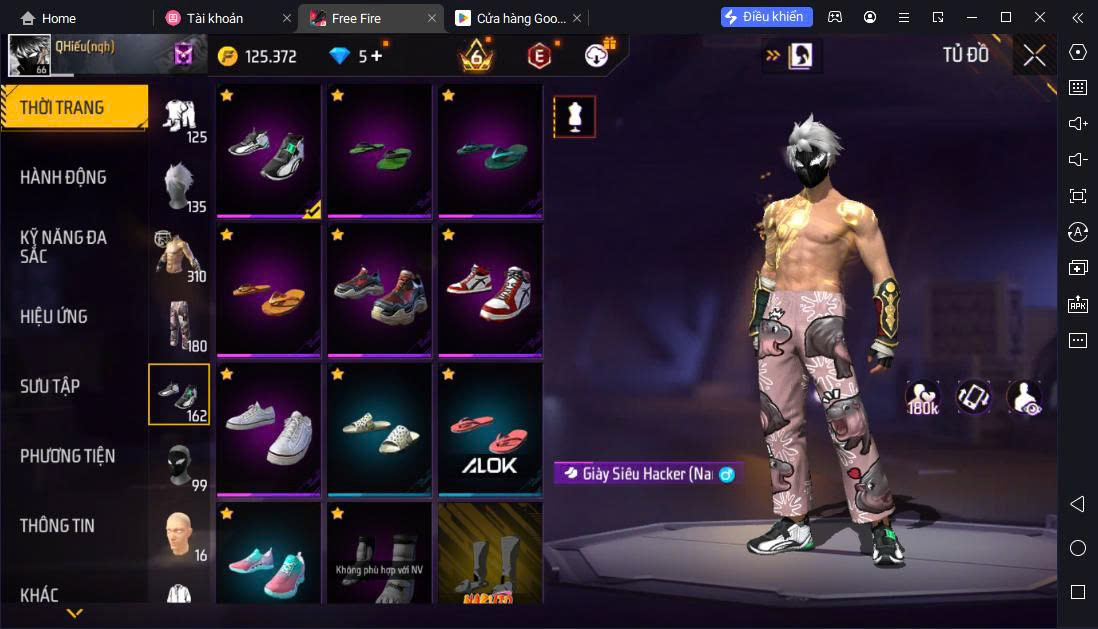Open the mask category showing 99
This screenshot has height=629, width=1098.
(179, 464)
